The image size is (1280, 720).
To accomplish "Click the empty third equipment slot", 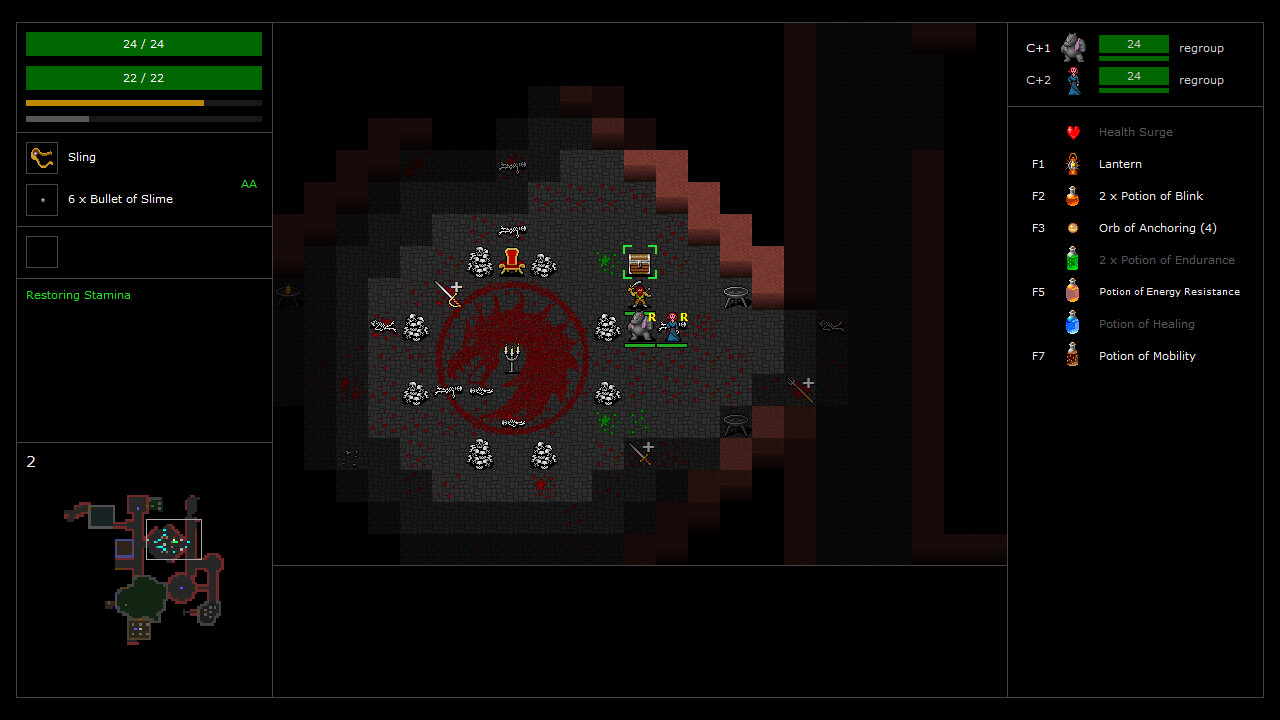I will [x=42, y=252].
